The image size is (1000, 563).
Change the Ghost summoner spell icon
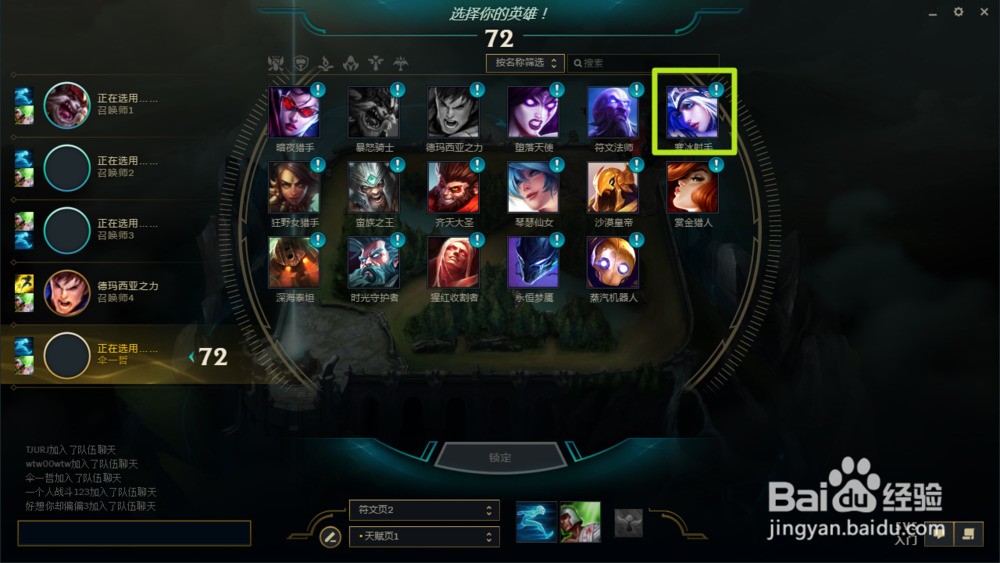pos(536,522)
